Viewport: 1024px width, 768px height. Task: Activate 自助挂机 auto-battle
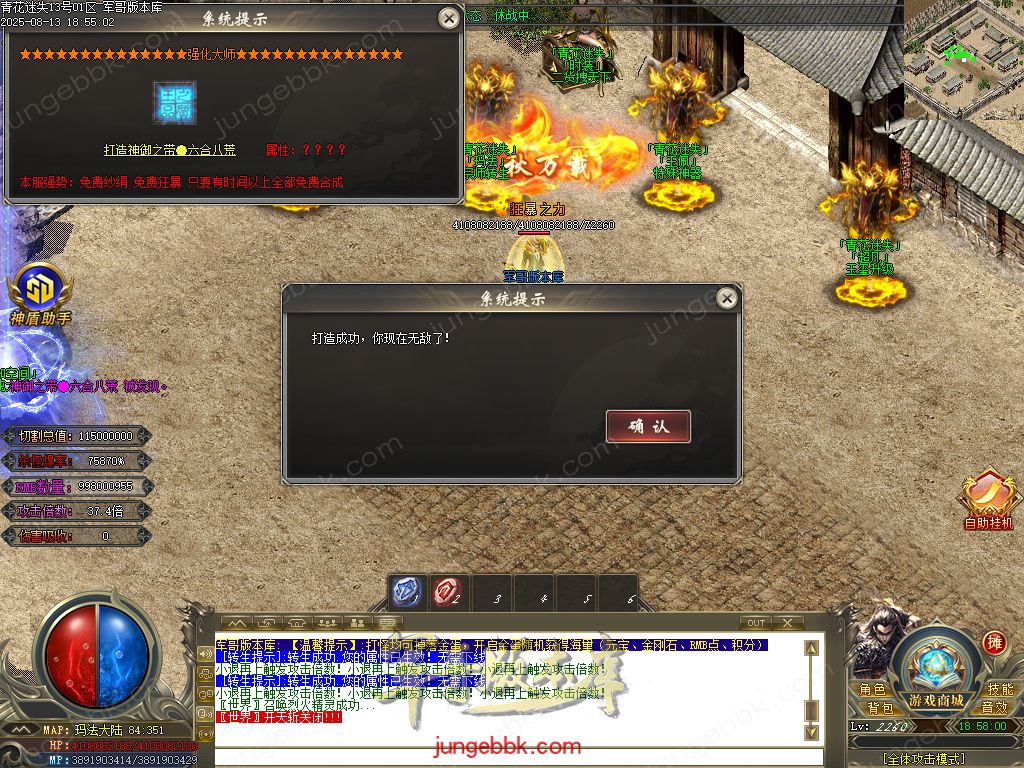point(988,501)
